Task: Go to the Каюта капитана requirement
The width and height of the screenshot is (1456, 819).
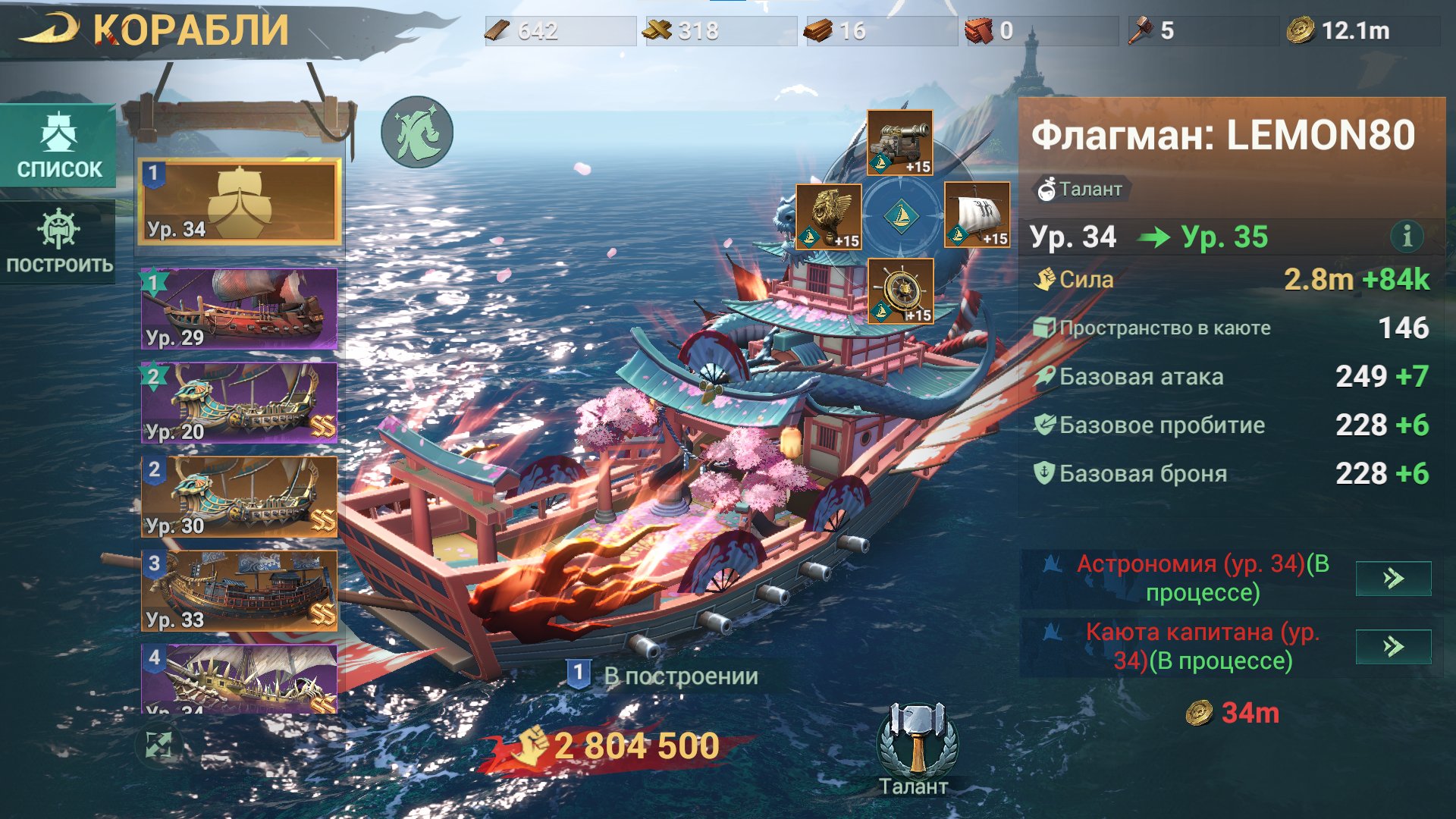Action: coord(1393,647)
